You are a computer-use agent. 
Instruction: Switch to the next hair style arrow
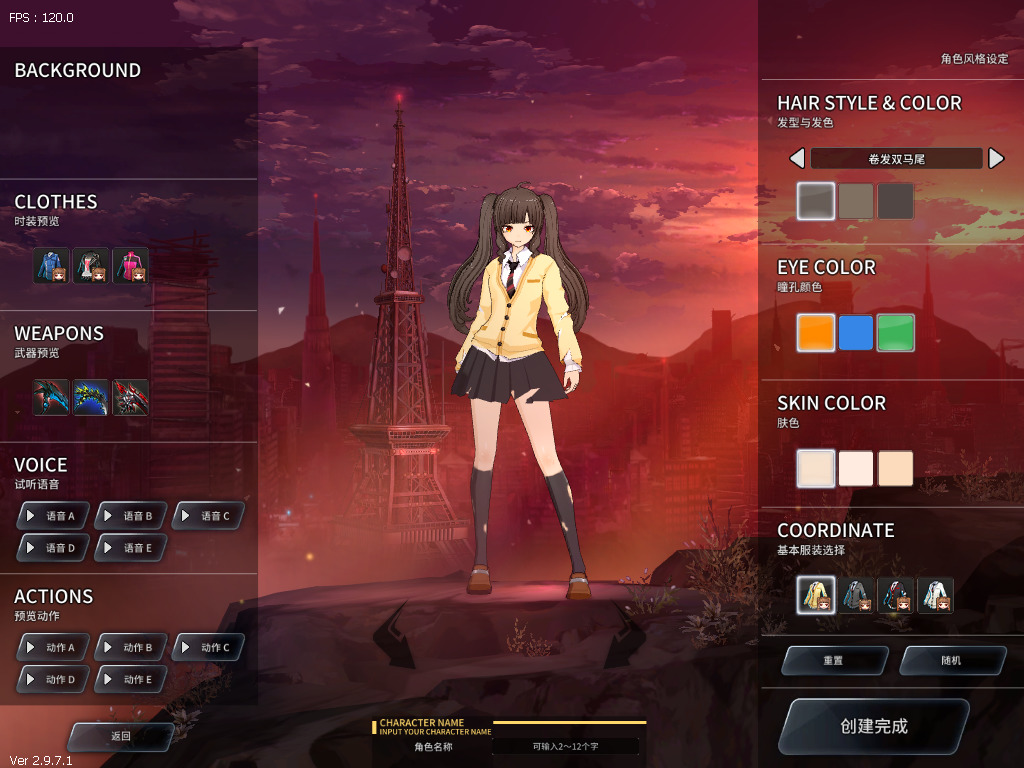click(x=996, y=158)
